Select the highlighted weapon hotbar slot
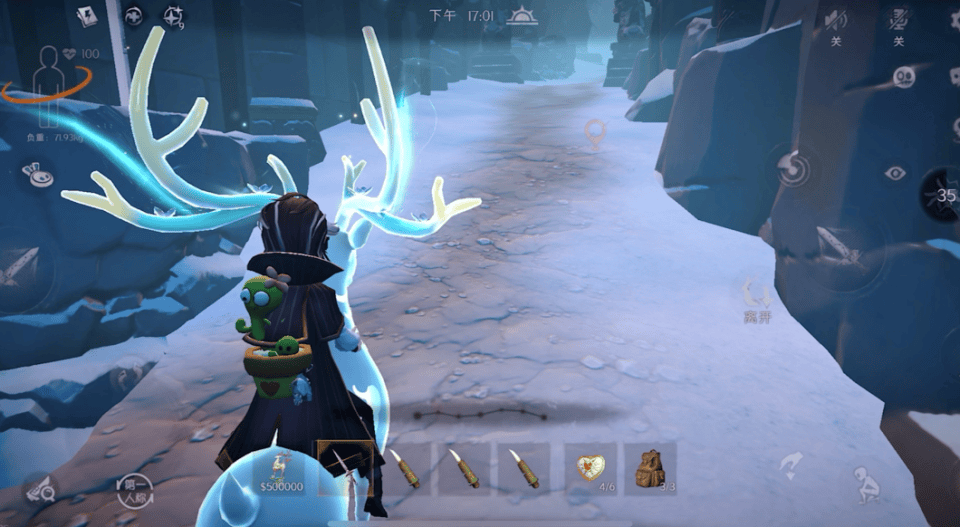 [x=345, y=468]
